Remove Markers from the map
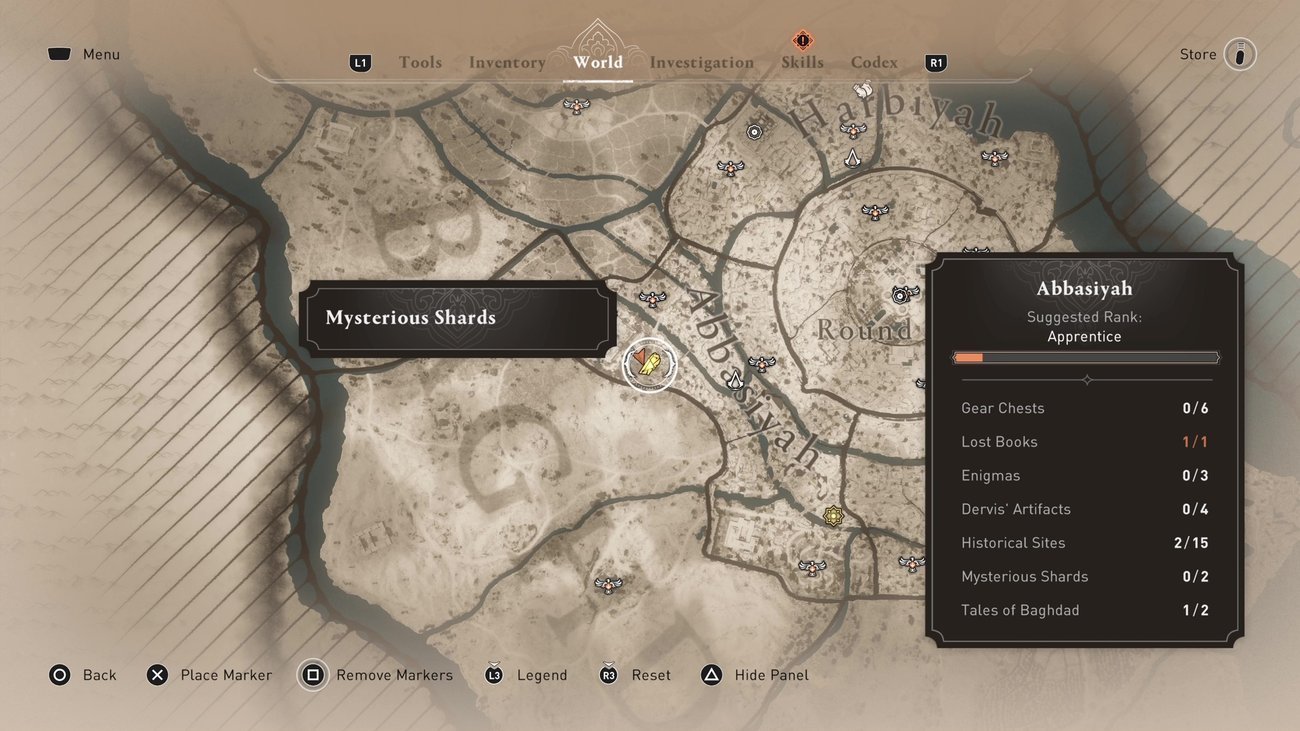 (x=378, y=675)
